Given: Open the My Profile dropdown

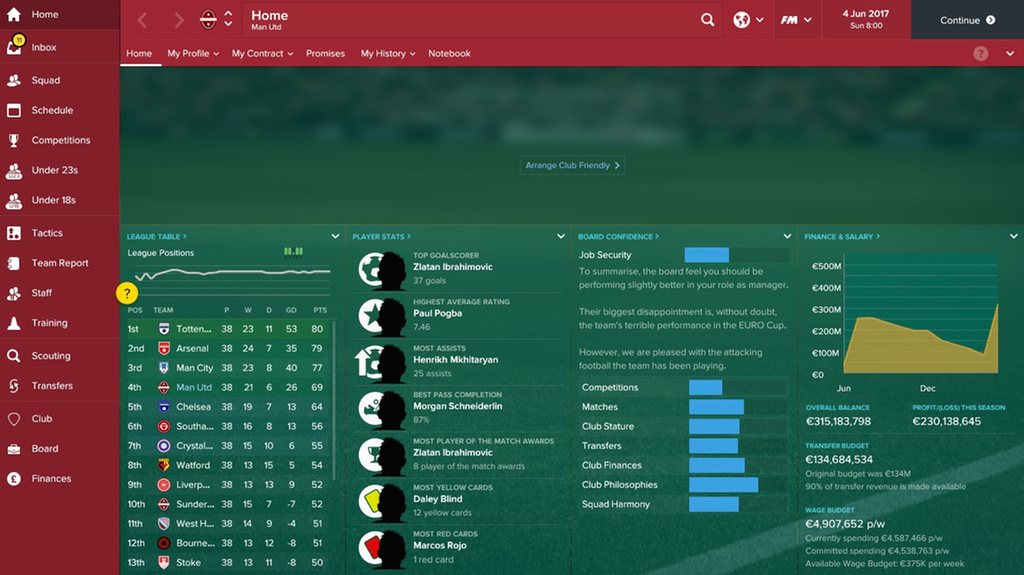Looking at the screenshot, I should tap(193, 54).
